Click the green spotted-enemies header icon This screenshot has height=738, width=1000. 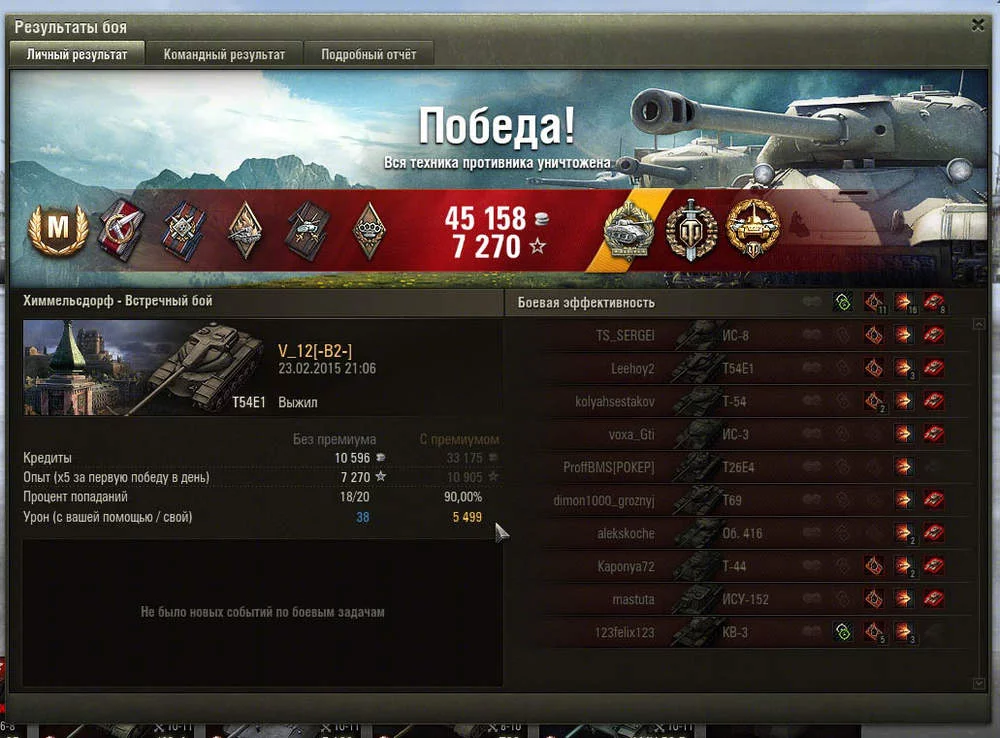(843, 303)
